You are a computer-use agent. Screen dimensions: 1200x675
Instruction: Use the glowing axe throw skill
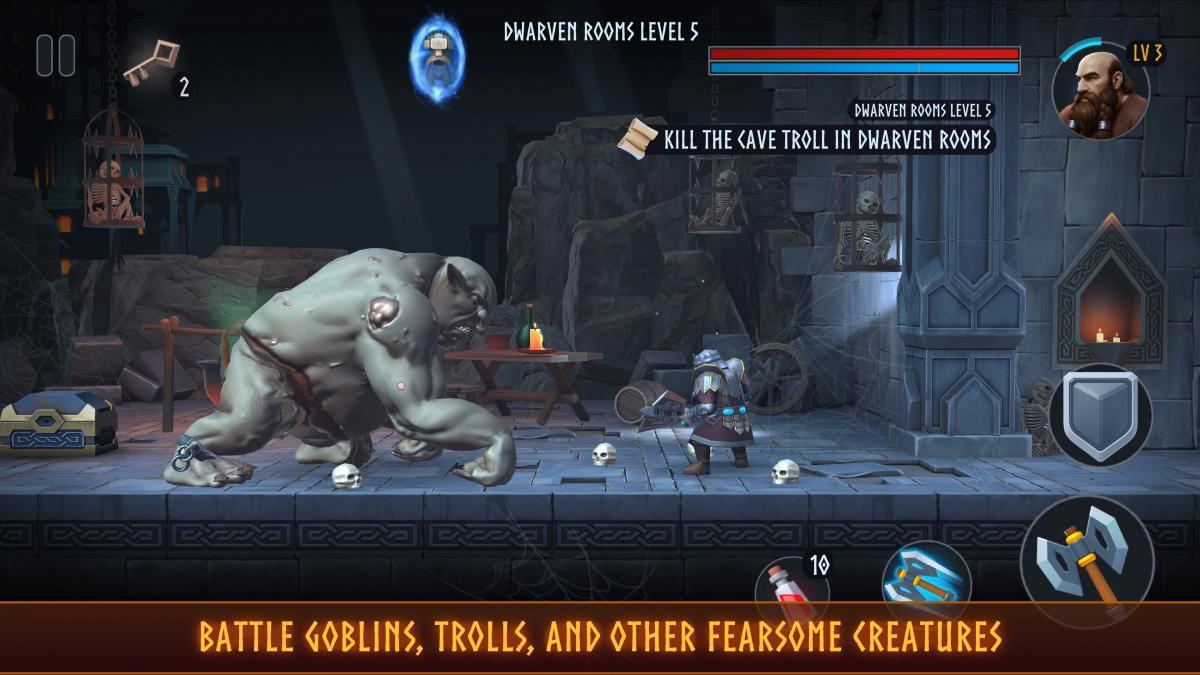(x=926, y=580)
